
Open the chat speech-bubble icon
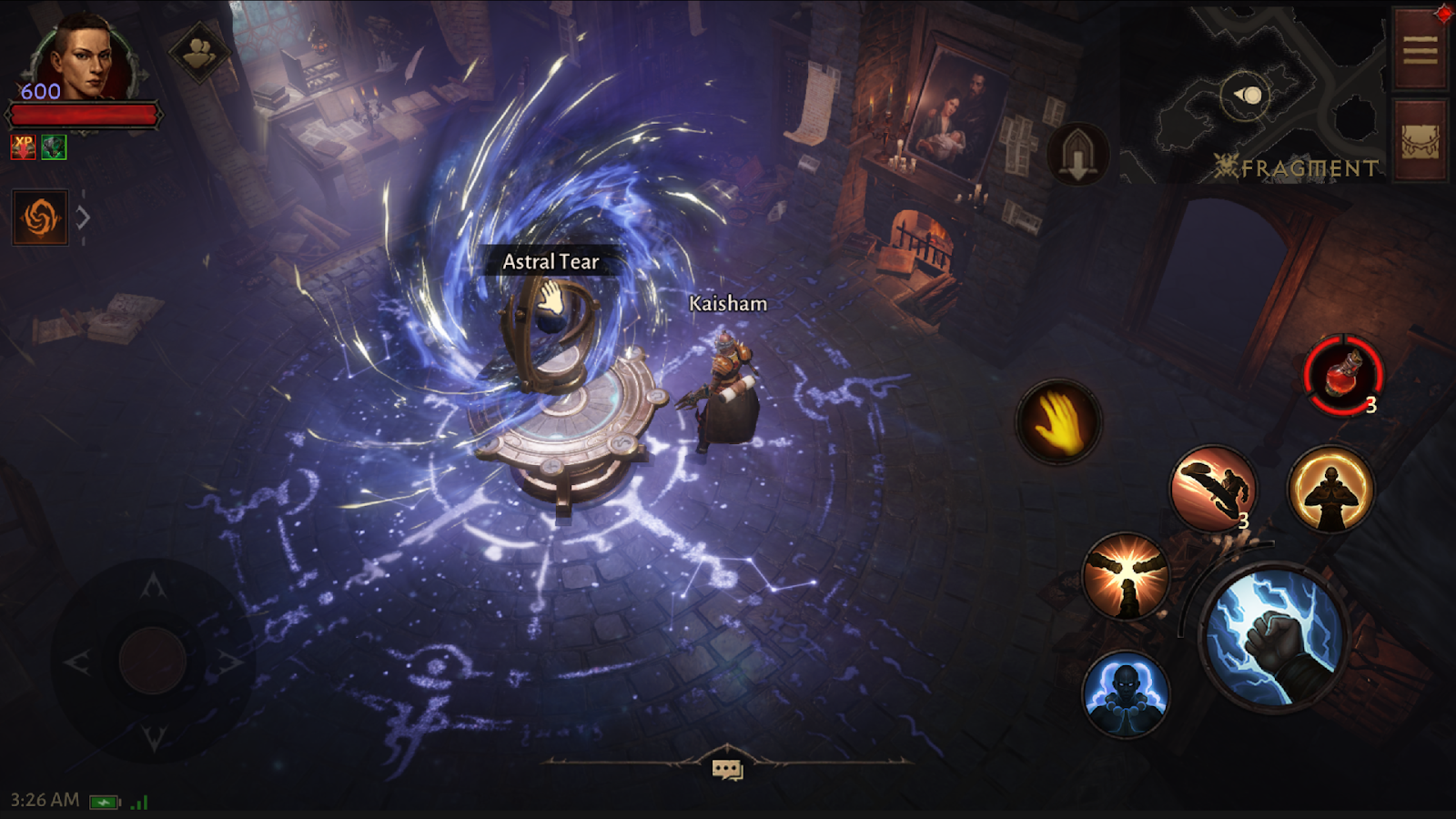coord(726,770)
